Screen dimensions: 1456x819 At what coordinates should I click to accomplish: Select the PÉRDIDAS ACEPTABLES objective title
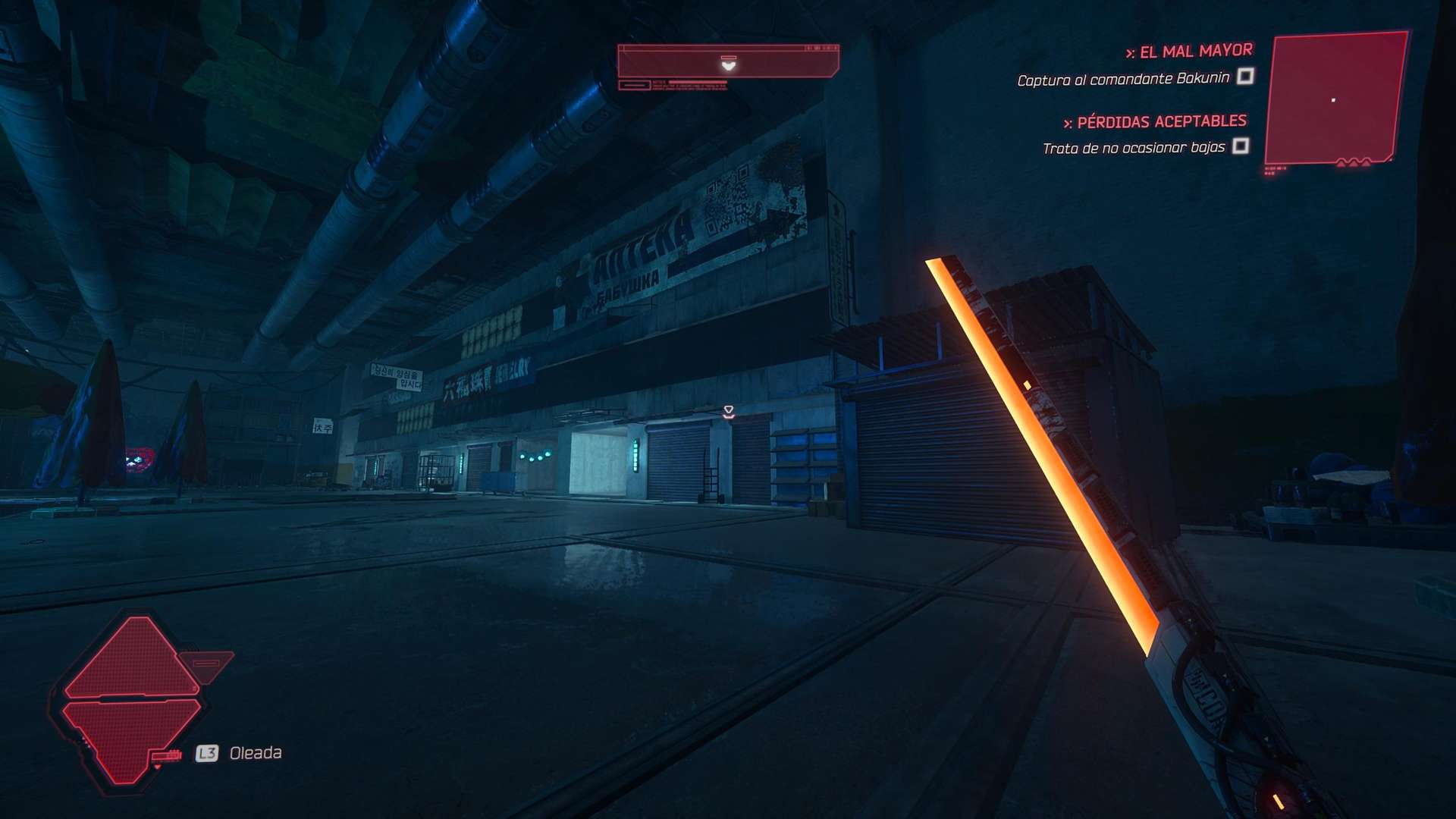1161,121
